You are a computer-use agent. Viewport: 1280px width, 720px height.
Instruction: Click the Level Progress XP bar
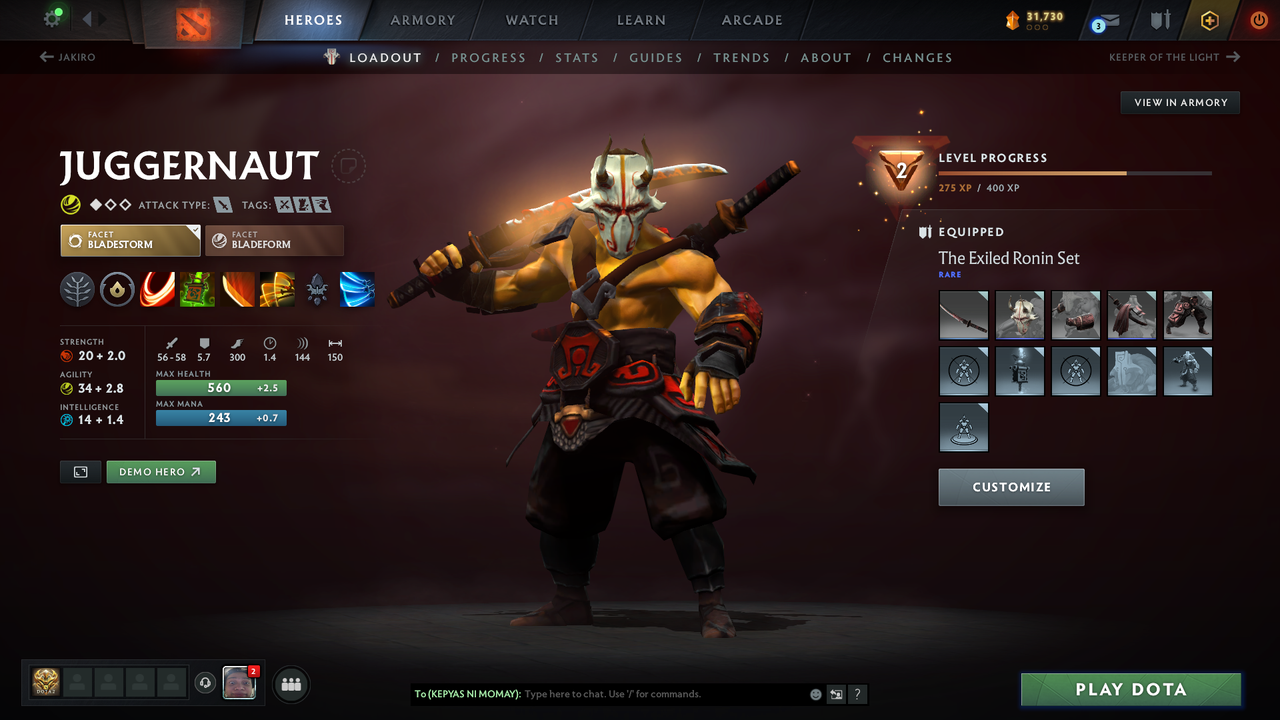coord(1075,172)
